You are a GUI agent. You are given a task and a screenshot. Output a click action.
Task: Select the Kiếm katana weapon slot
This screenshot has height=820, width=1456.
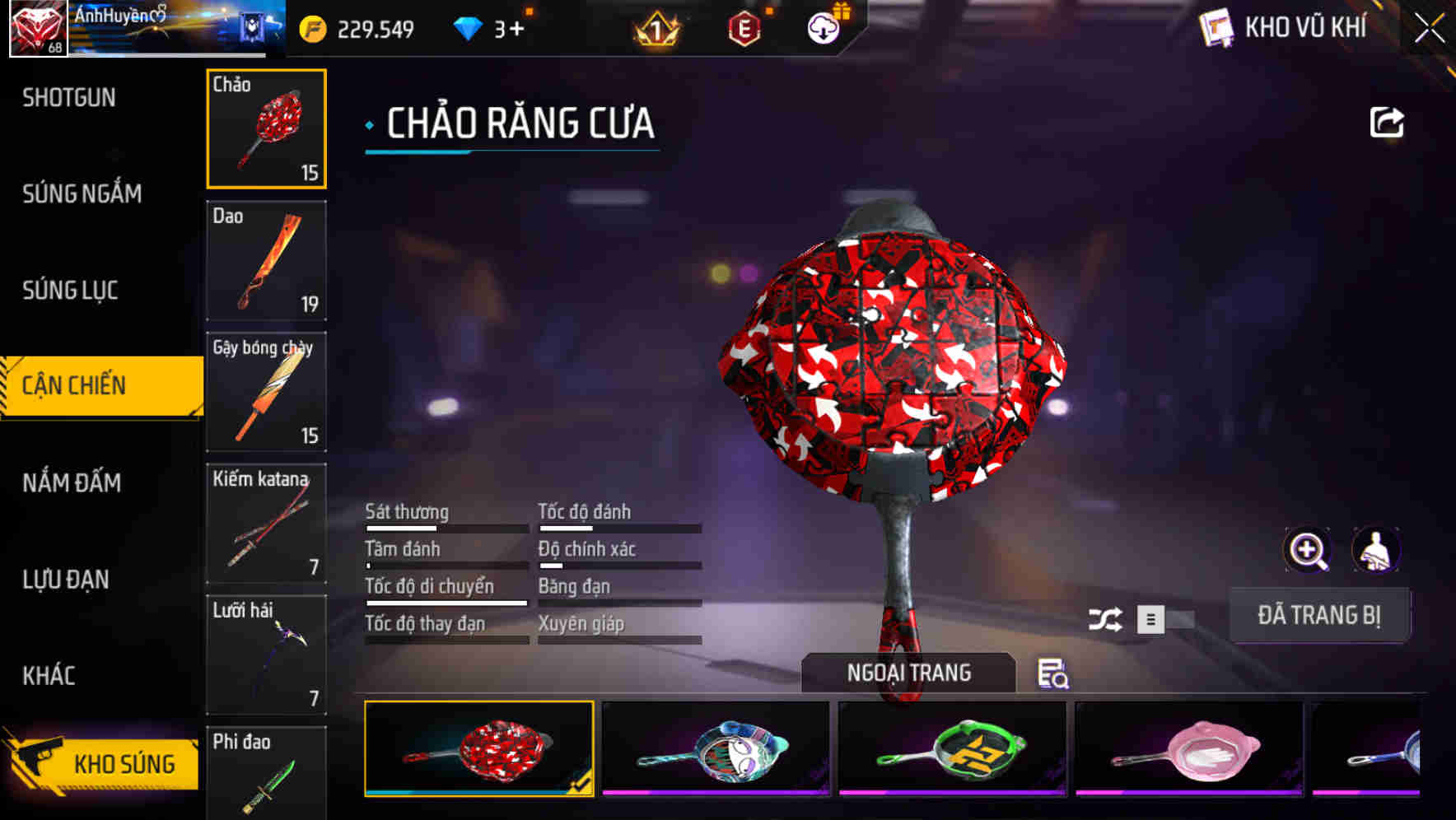point(265,524)
